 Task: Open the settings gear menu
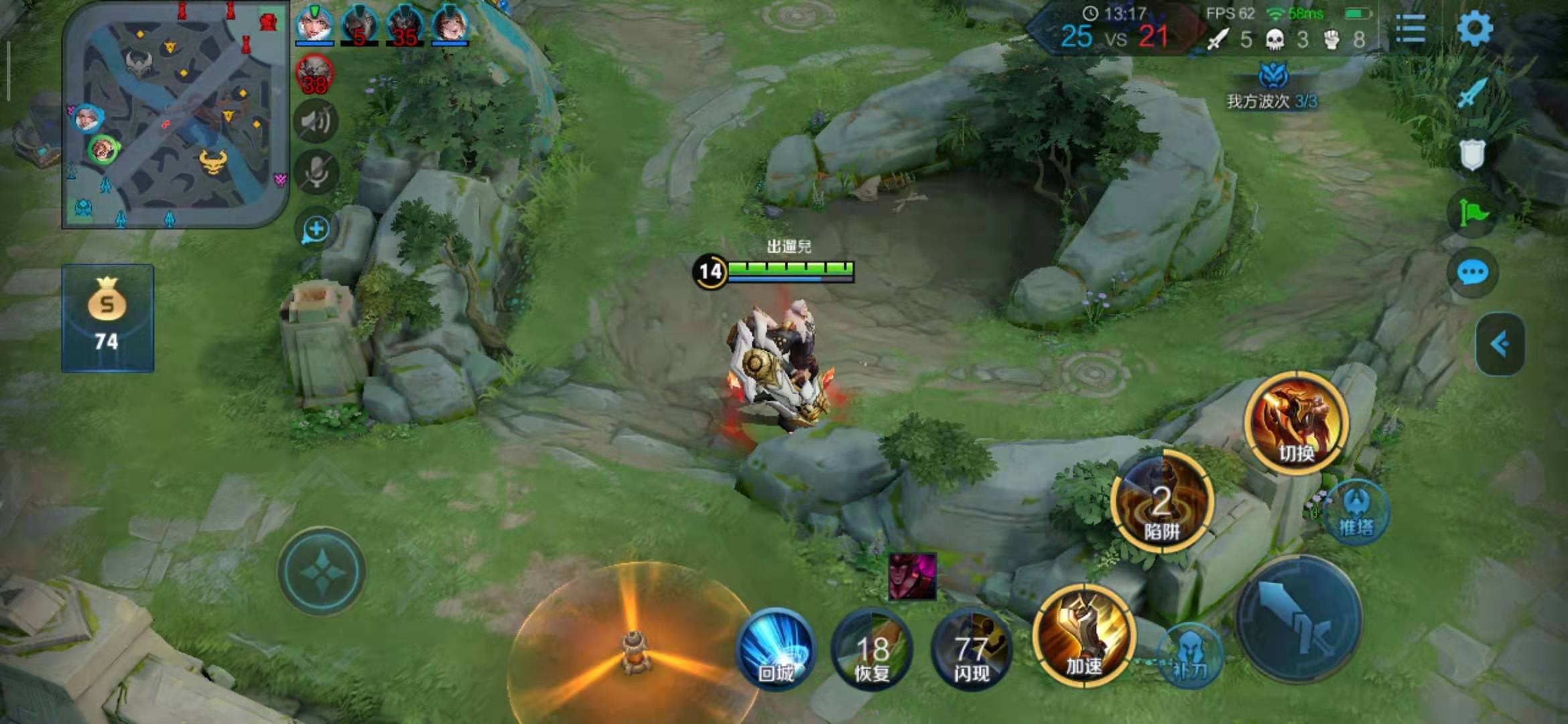[1474, 28]
